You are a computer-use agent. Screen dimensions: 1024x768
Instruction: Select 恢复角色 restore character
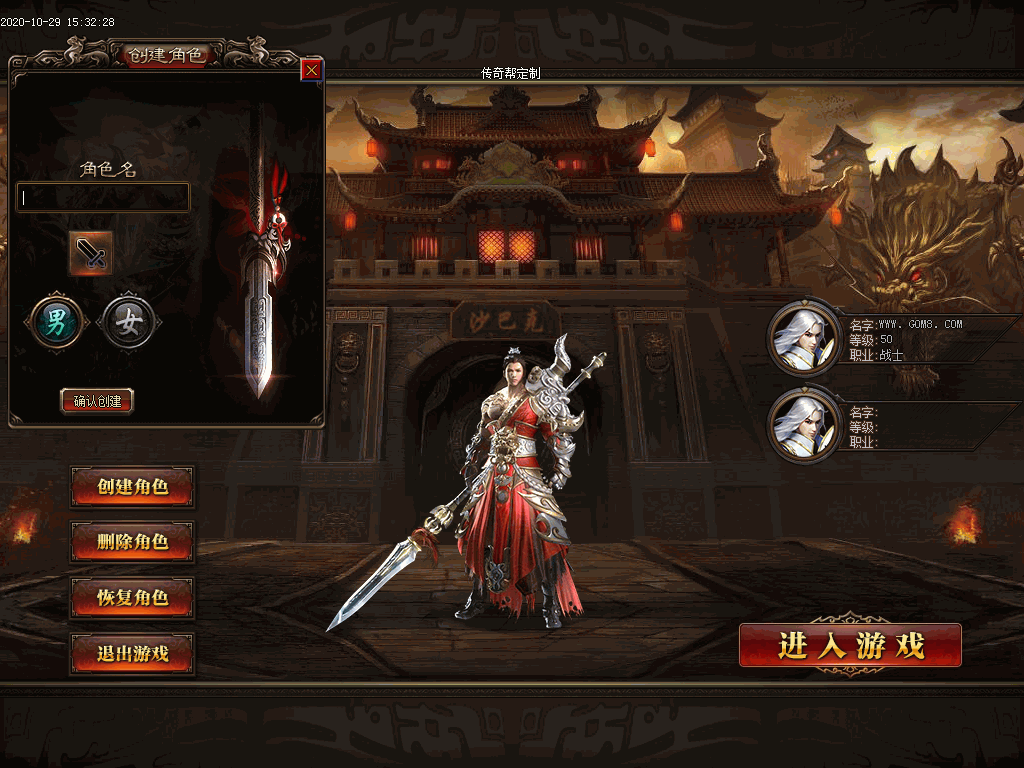pos(132,598)
